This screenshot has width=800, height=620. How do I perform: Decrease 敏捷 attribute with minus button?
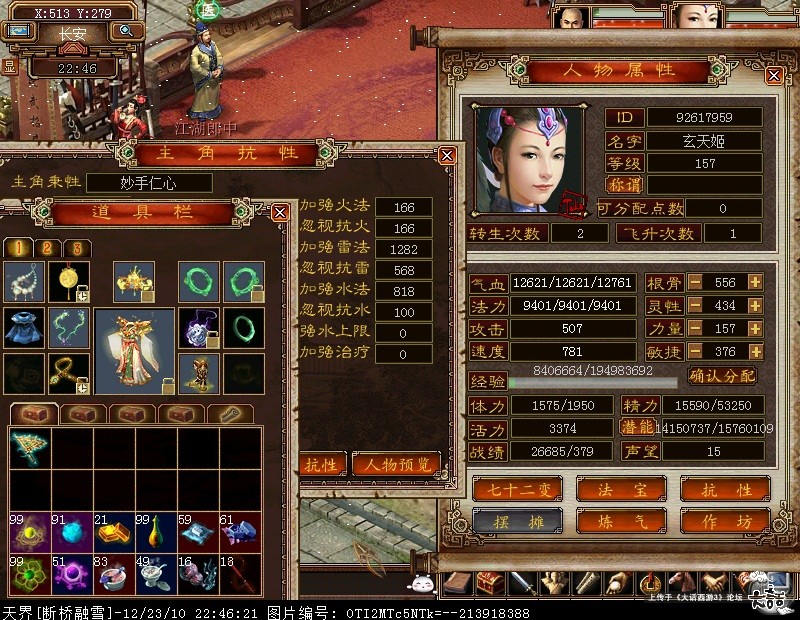[694, 352]
